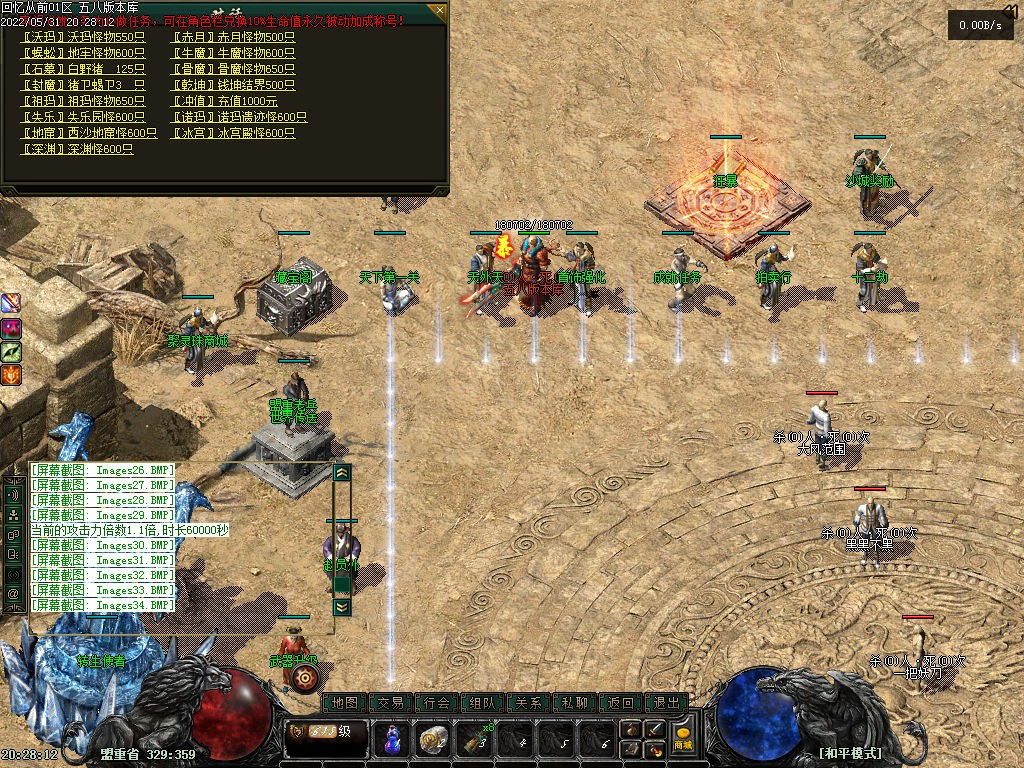Image resolution: width=1024 pixels, height=768 pixels.
Task: Start a 私聊 private chat
Action: (x=575, y=703)
